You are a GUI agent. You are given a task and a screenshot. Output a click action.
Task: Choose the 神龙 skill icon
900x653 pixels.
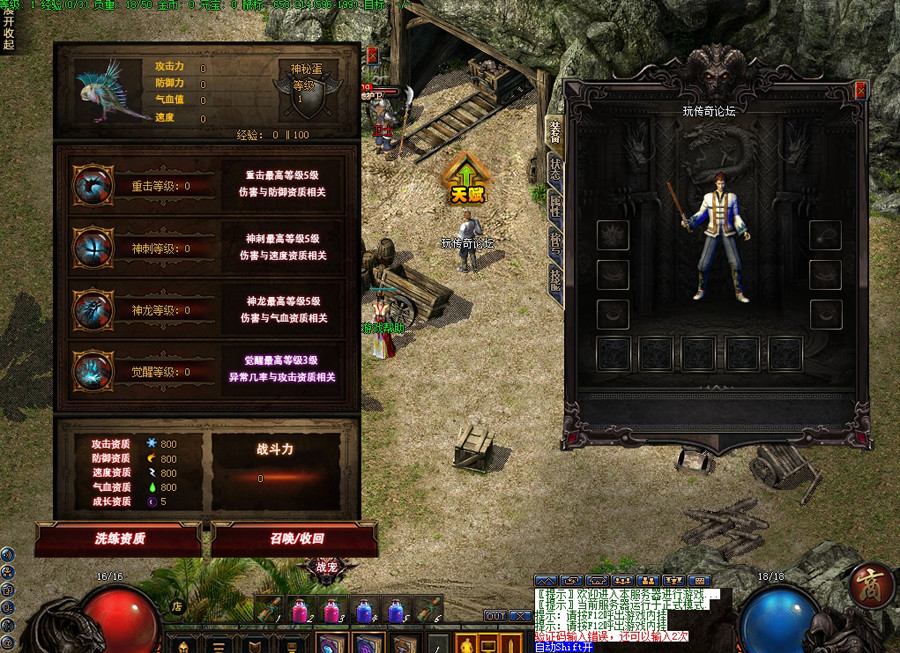(93, 309)
